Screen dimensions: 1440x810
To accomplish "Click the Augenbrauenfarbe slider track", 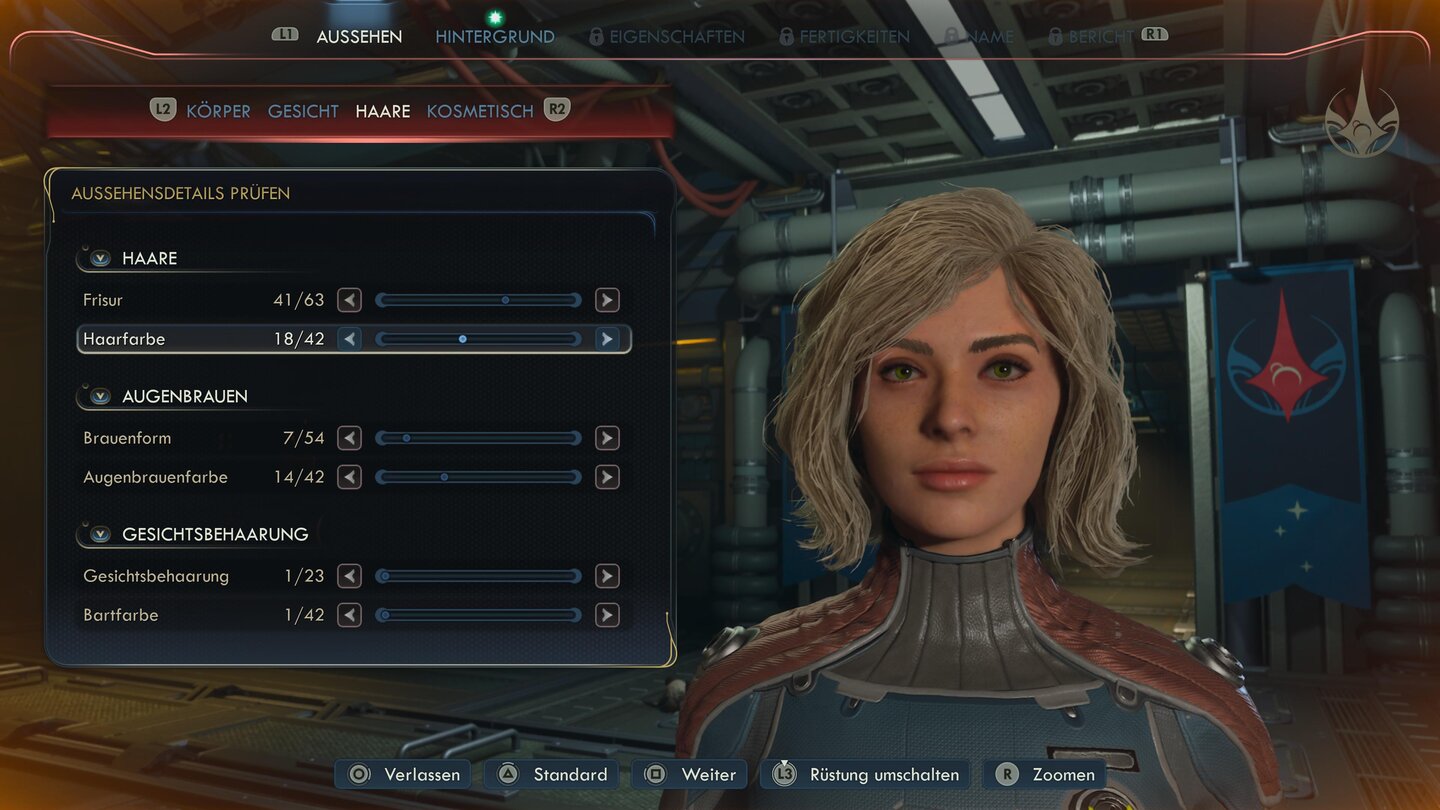I will pyautogui.click(x=478, y=477).
